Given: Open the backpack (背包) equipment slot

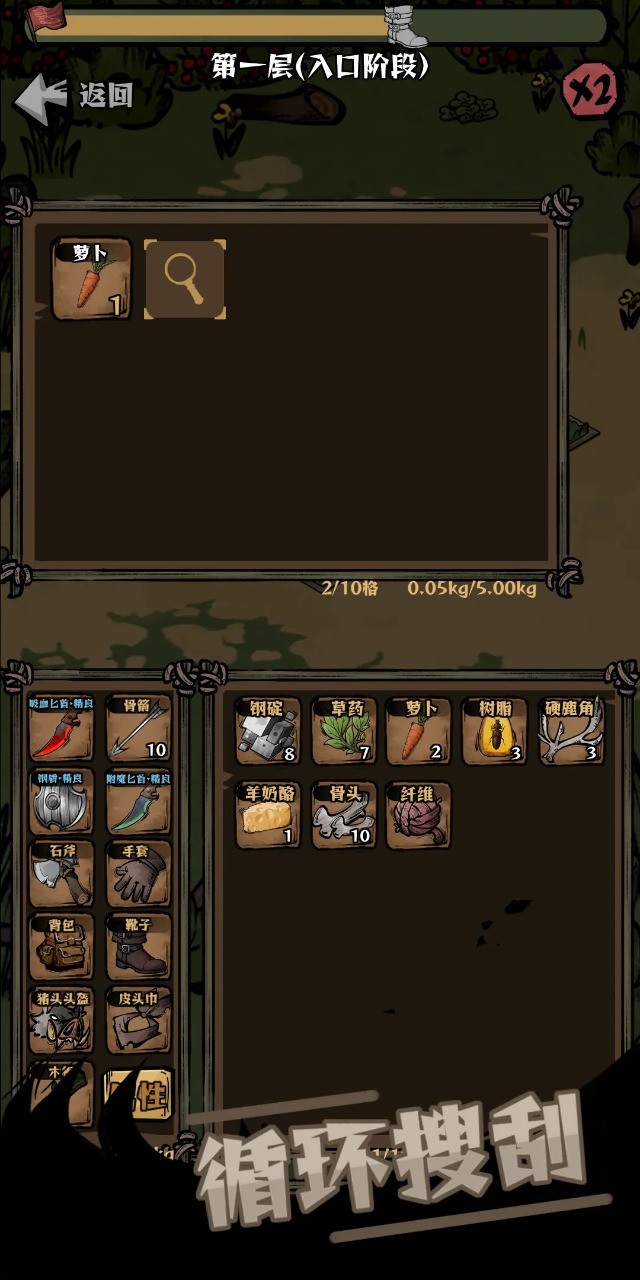Looking at the screenshot, I should (61, 947).
